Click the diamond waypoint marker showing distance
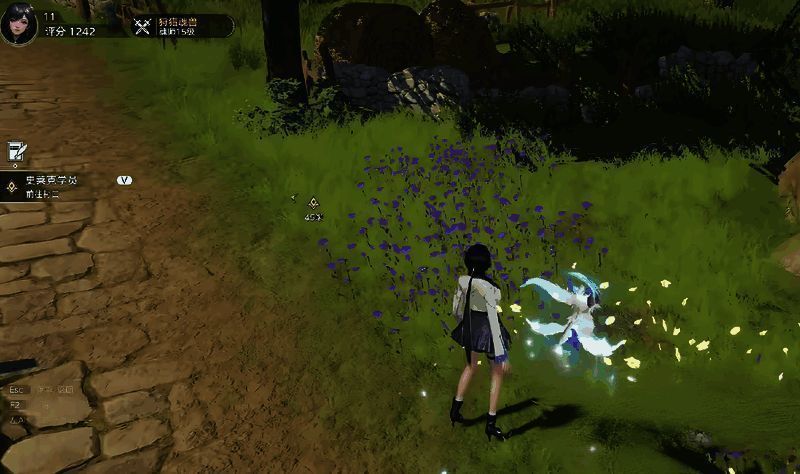 tap(312, 202)
